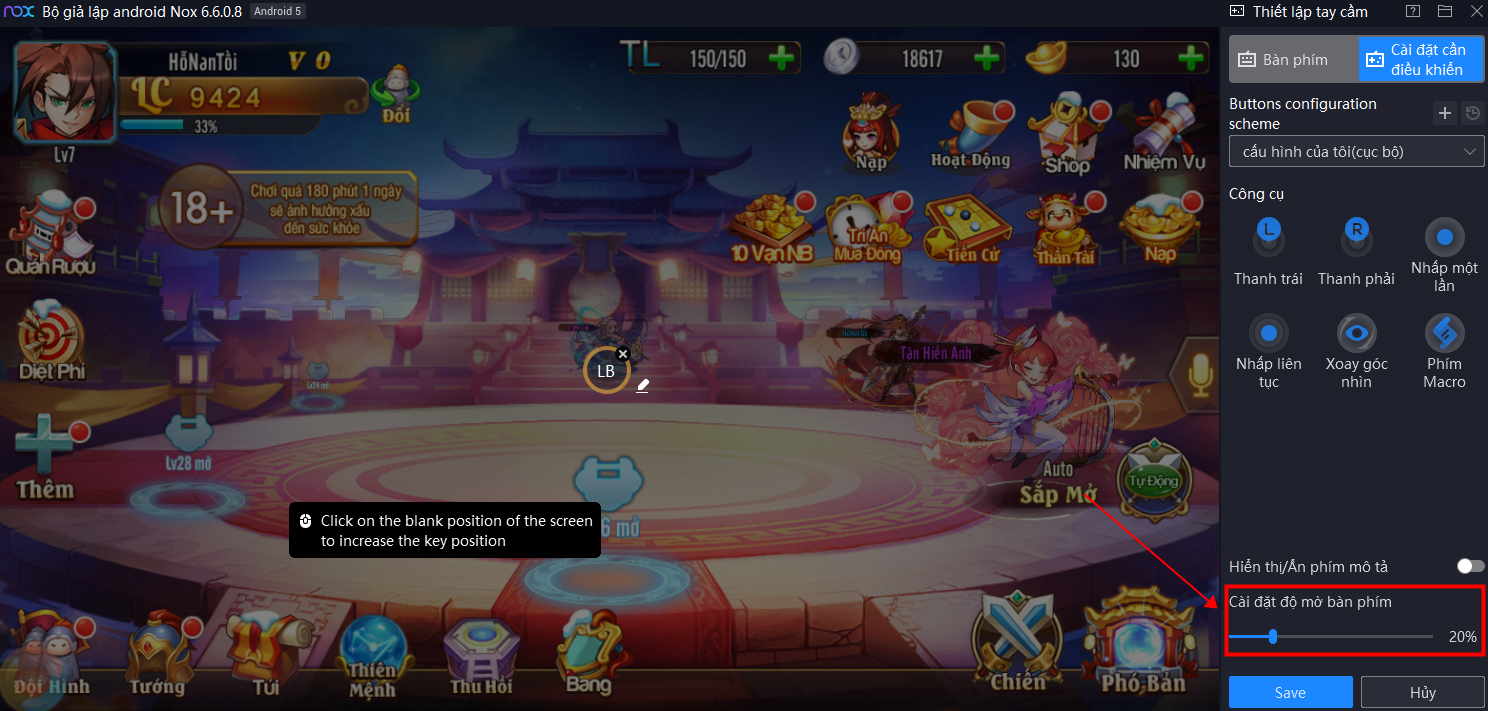Open the cấu hình của tôi dropdown
The height and width of the screenshot is (711, 1488).
coord(1356,152)
